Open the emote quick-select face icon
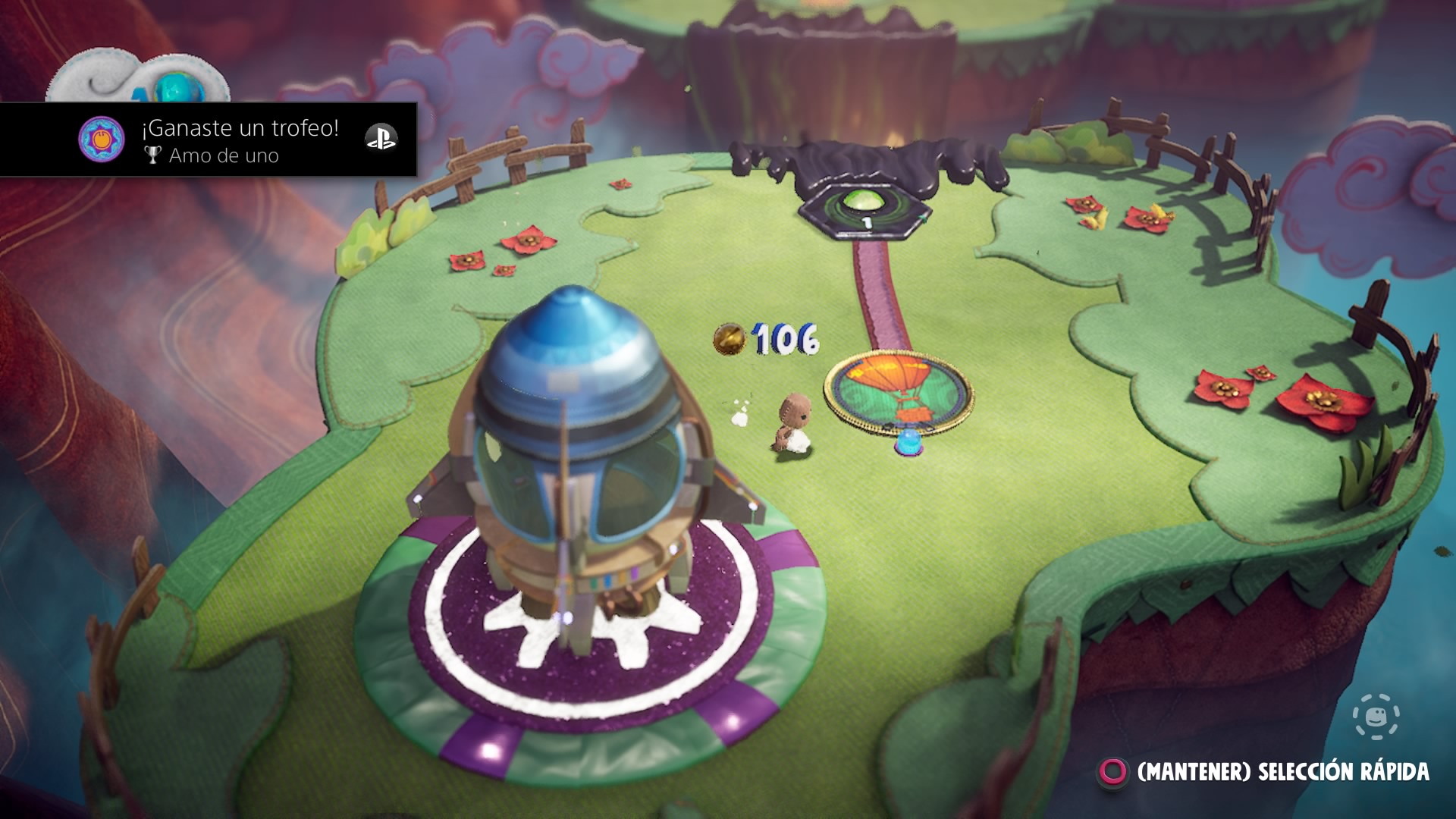The image size is (1456, 819). point(1376,717)
